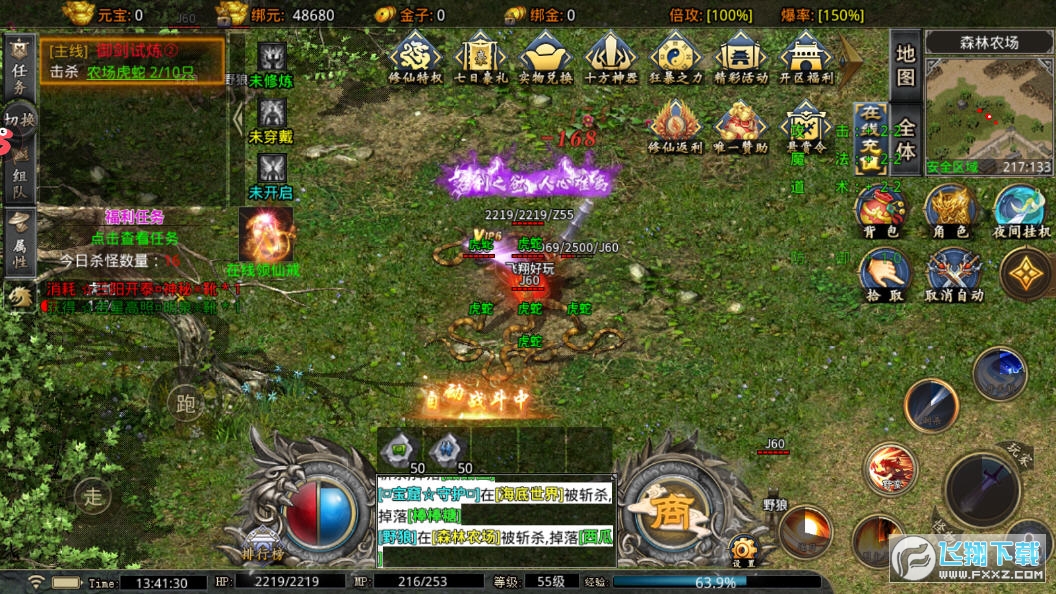
Task: Open the 设置 settings gear
Action: coord(742,552)
